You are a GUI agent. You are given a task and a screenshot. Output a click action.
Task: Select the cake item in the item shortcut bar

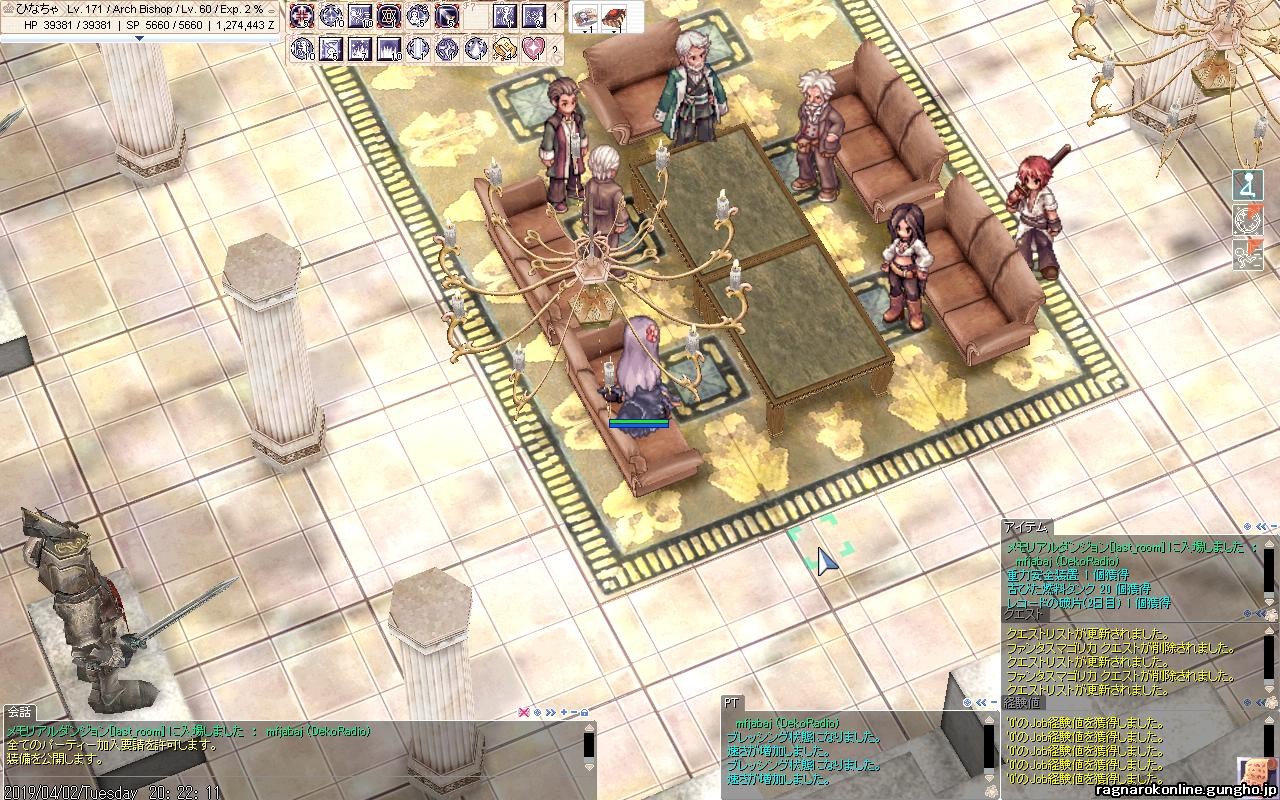coord(610,16)
